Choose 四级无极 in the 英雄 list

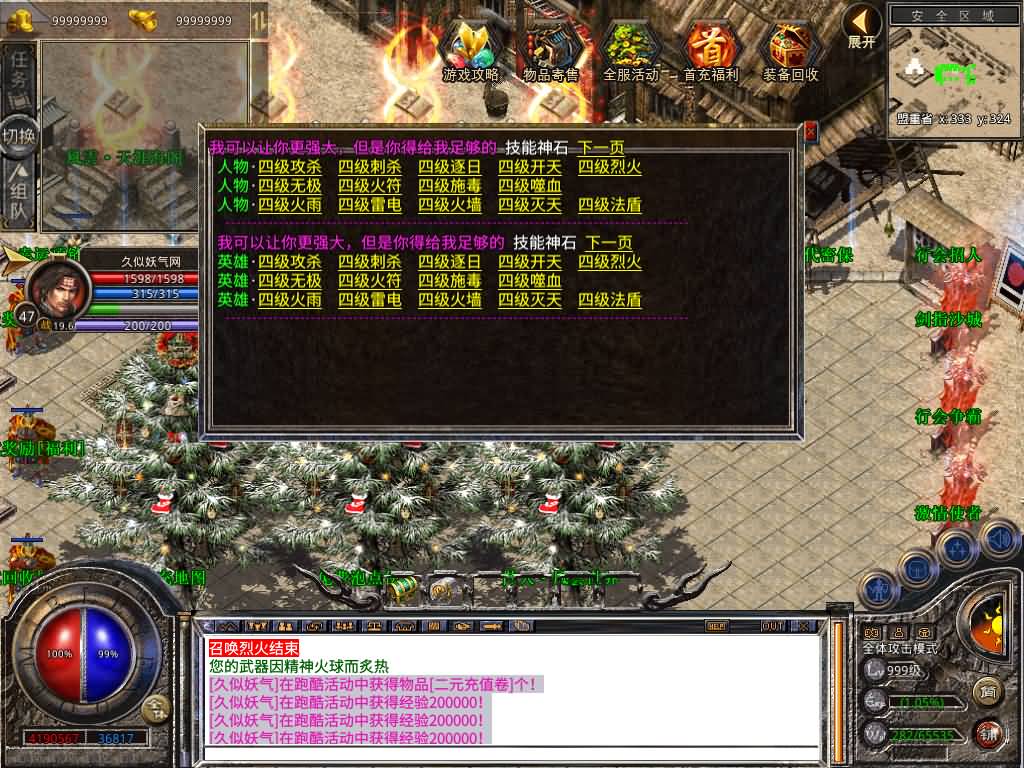[290, 281]
